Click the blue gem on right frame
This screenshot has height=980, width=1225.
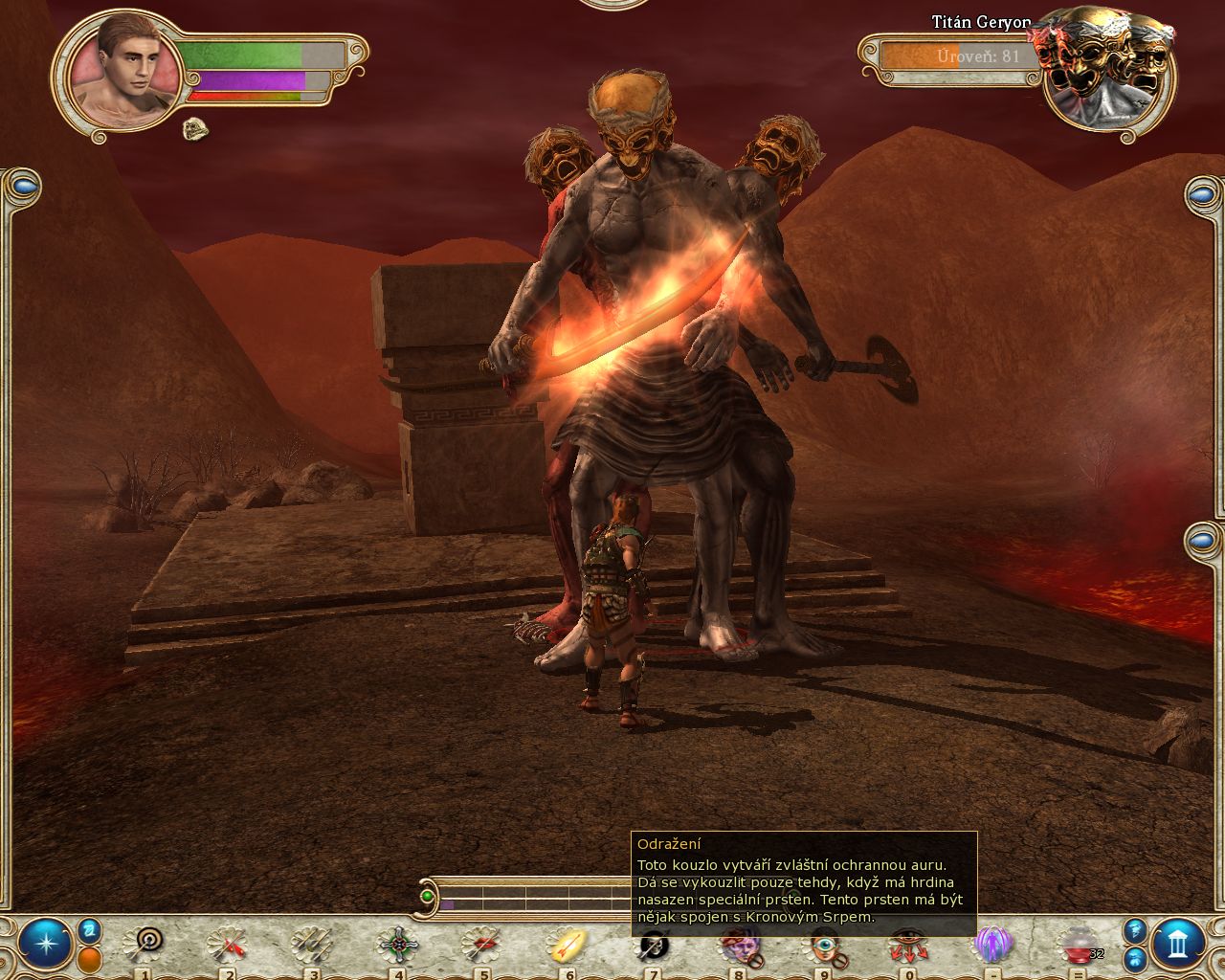1203,196
